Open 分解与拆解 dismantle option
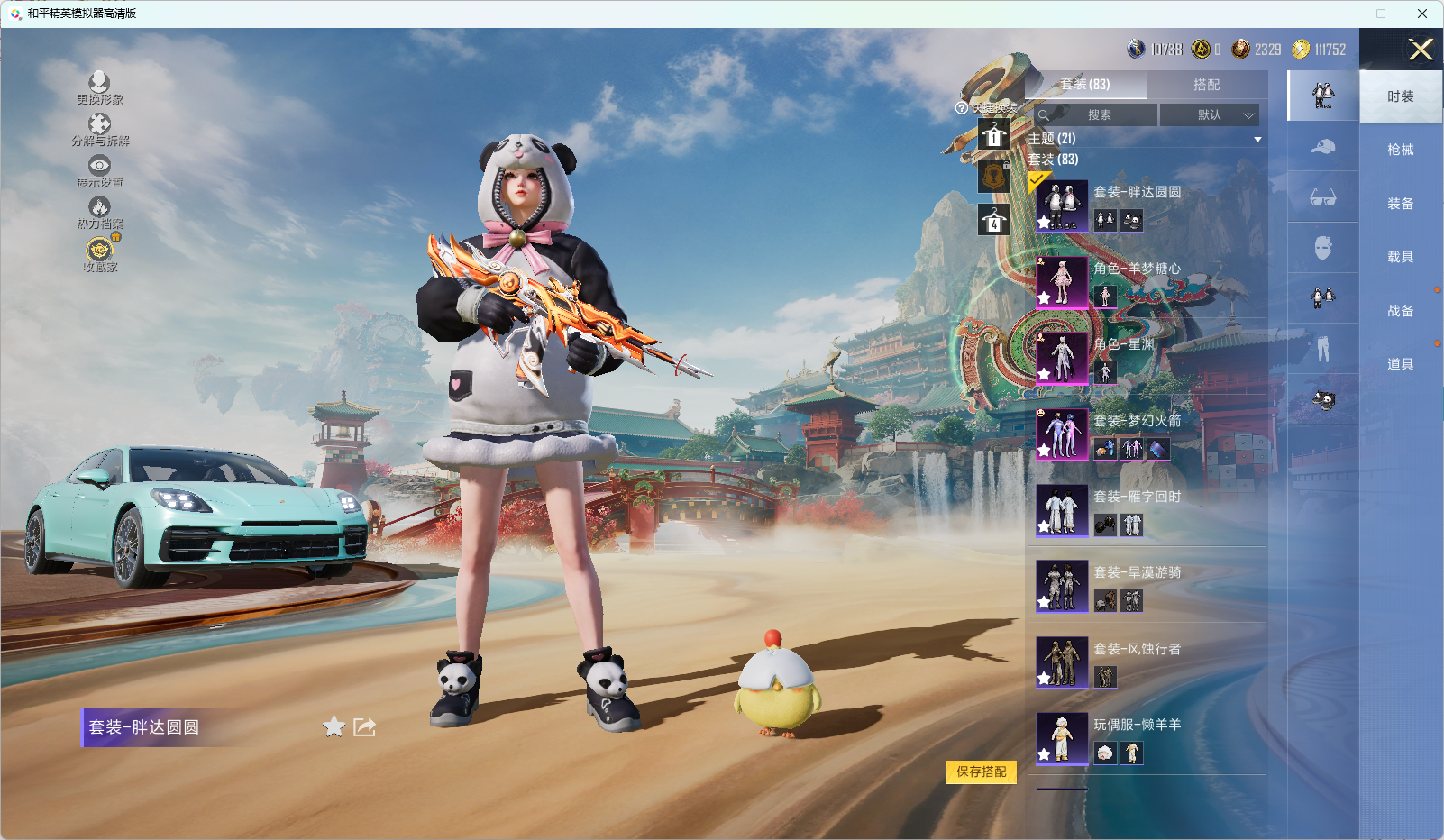 99,130
